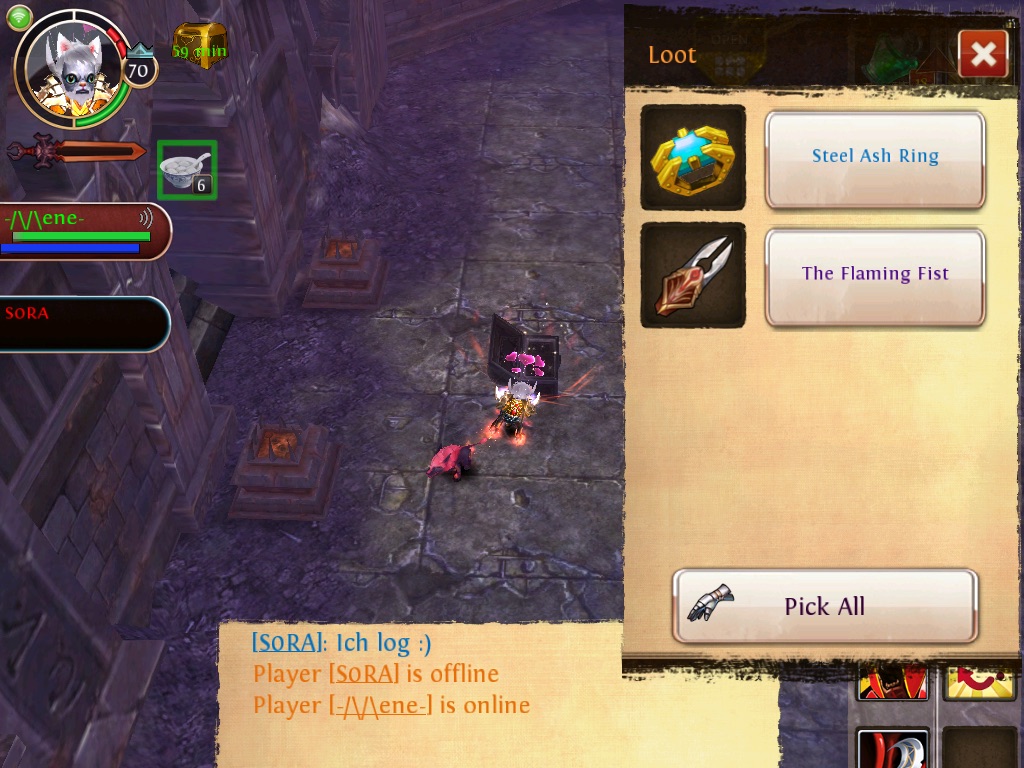Image resolution: width=1024 pixels, height=768 pixels.
Task: Select the Steel Ash Ring icon
Action: (x=693, y=157)
